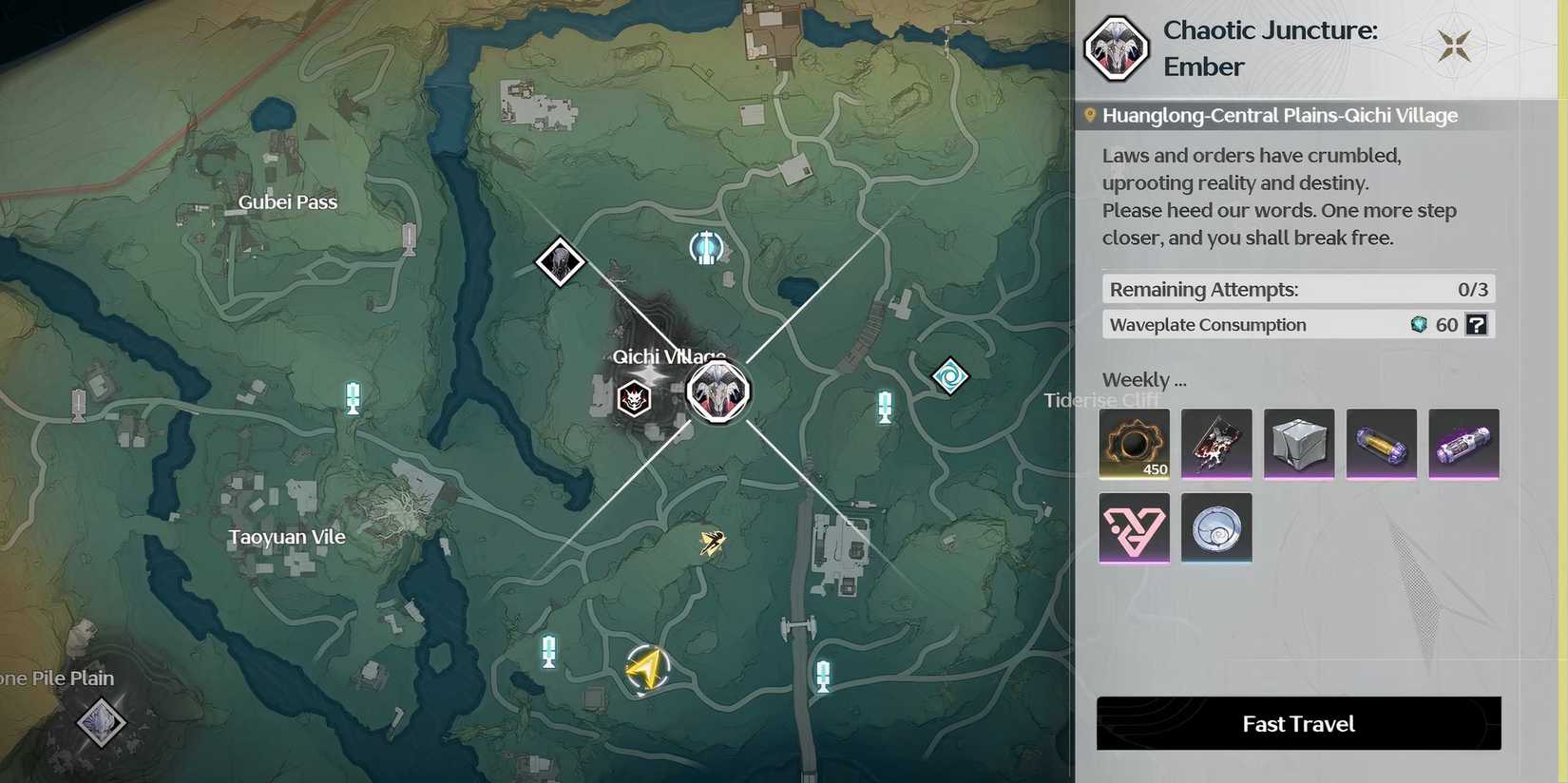Inspect the 450 Tuner weekly reward
This screenshot has width=1568, height=783.
(x=1134, y=443)
